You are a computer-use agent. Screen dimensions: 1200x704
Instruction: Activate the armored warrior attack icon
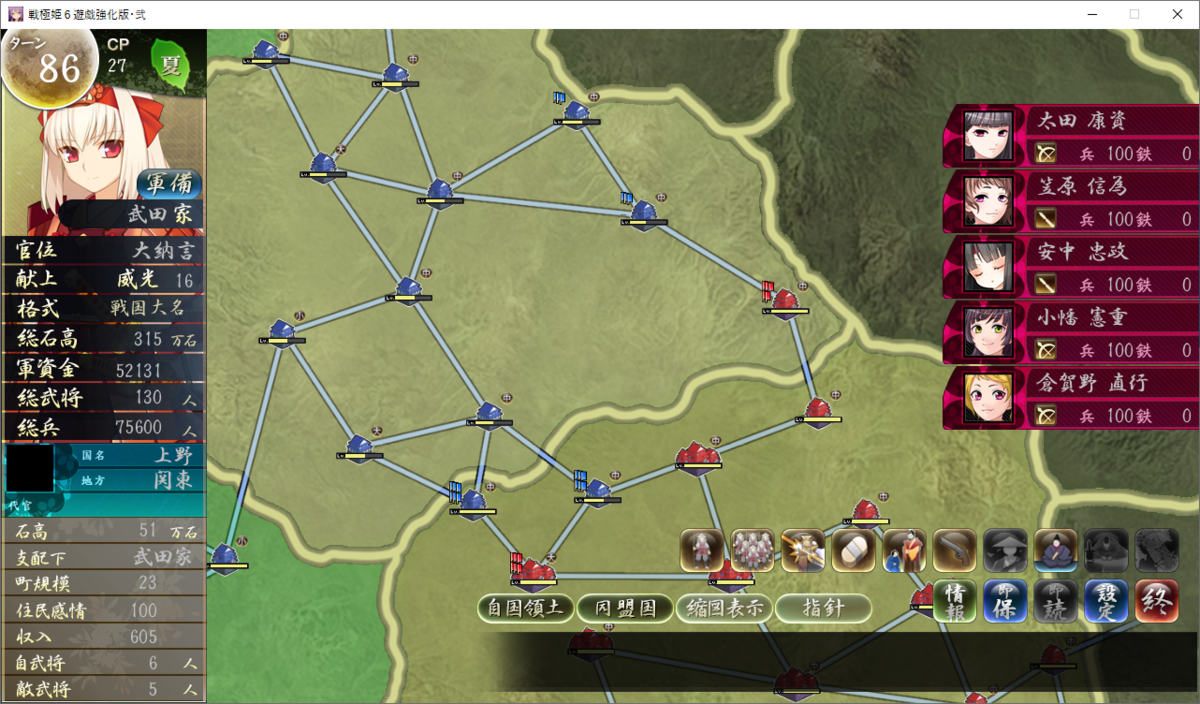(802, 550)
